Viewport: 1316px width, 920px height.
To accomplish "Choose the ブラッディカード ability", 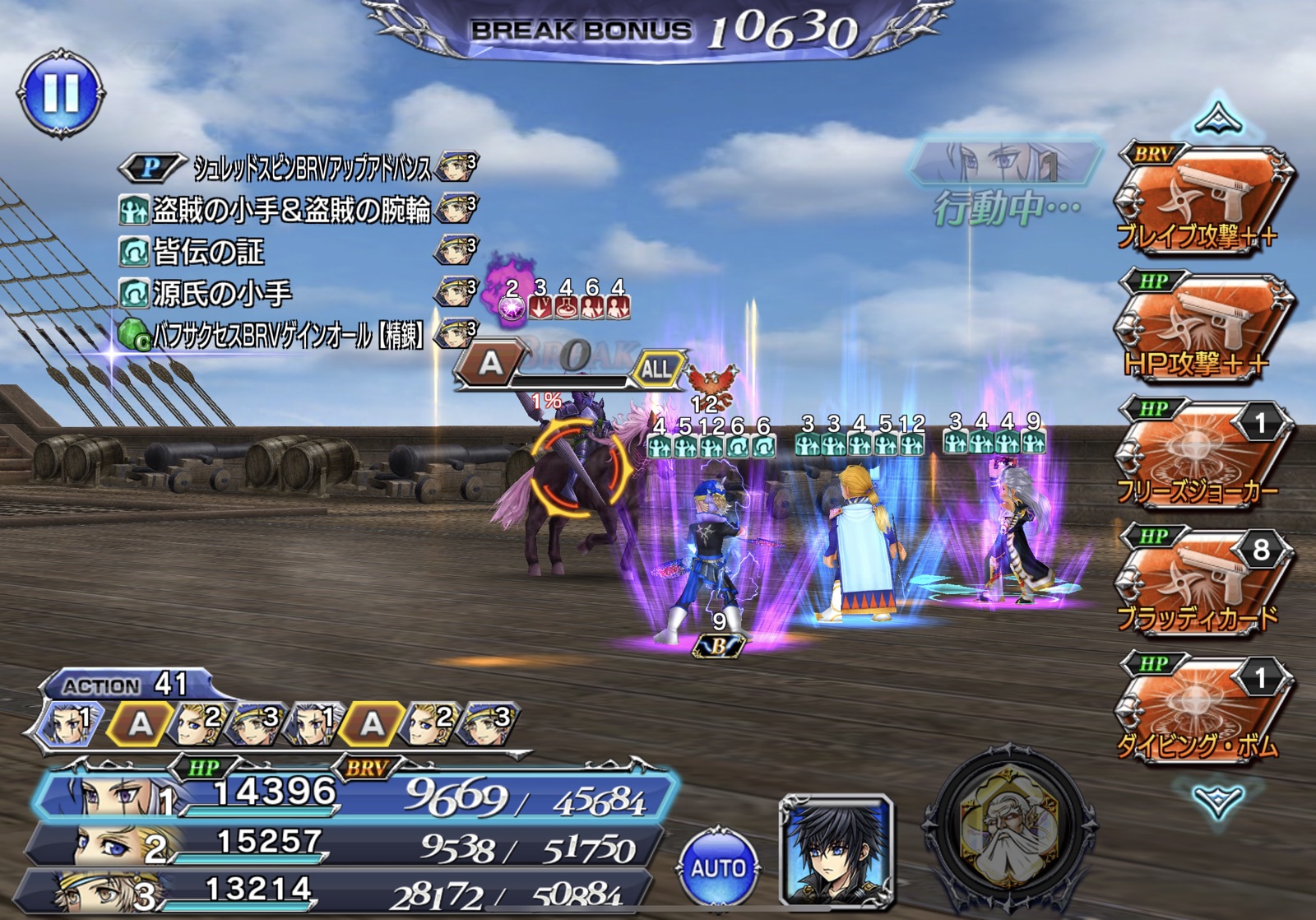I will [x=1202, y=582].
